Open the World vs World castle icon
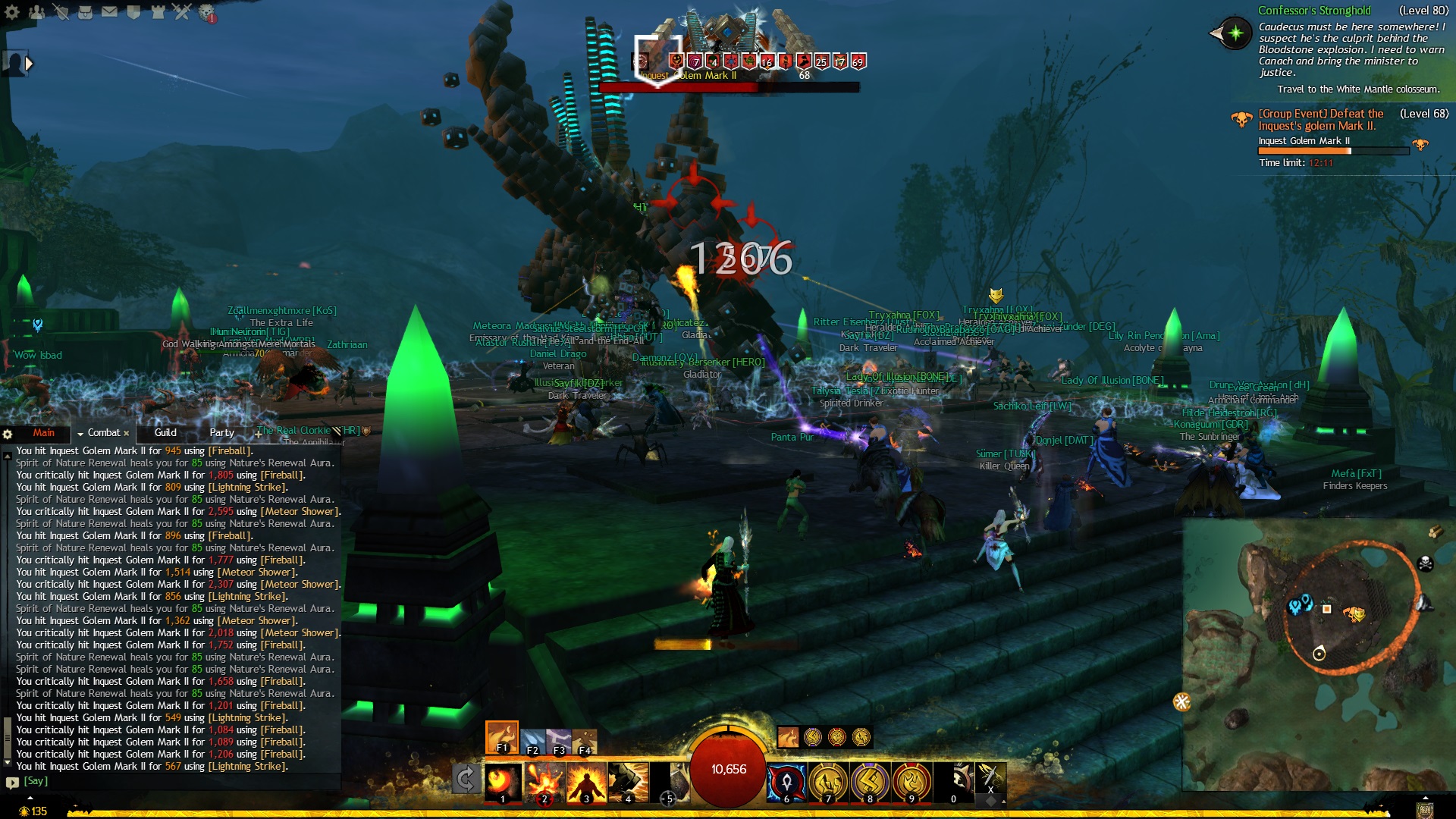1456x819 pixels. tap(158, 12)
